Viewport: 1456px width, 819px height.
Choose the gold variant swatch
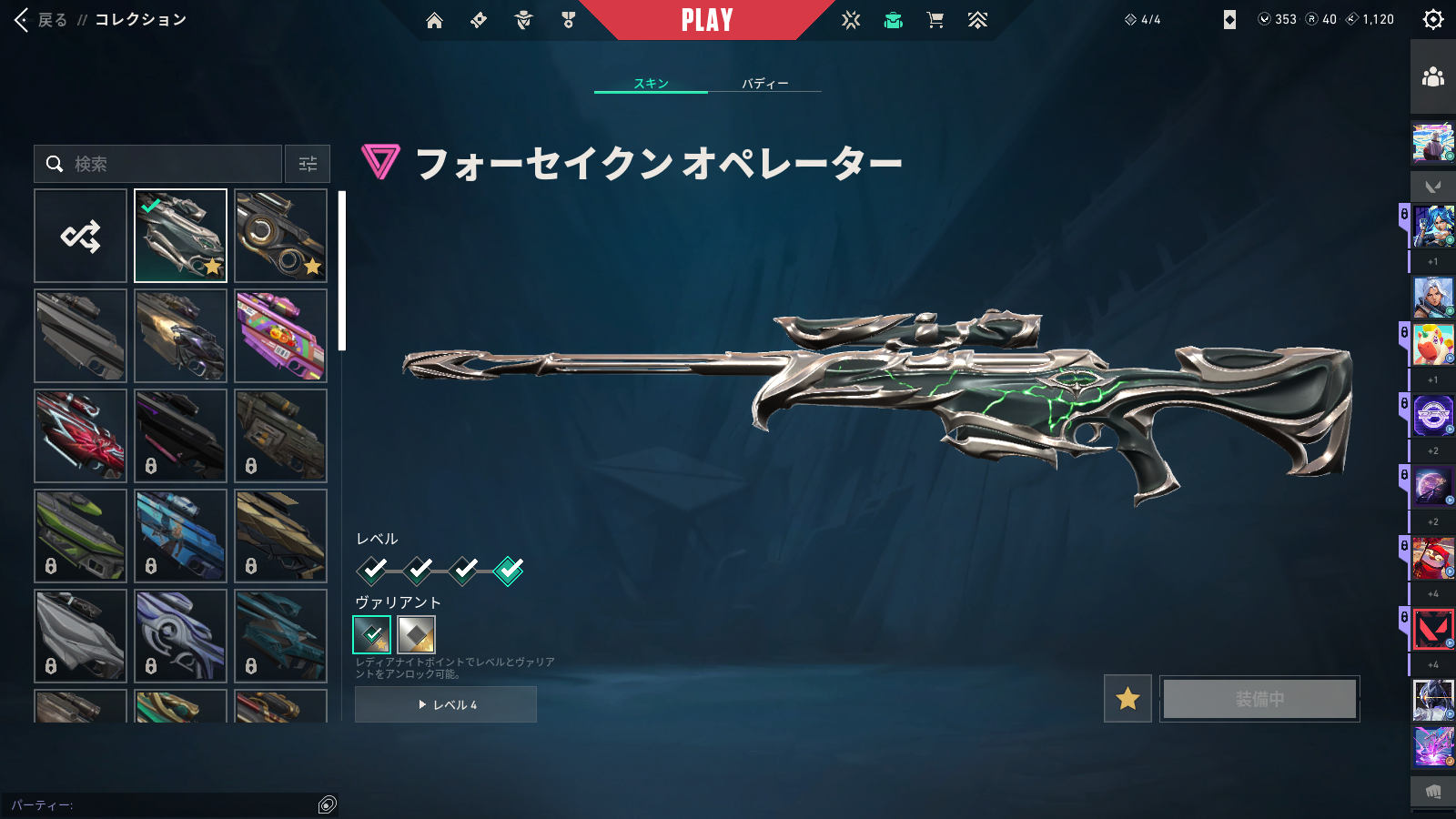point(417,634)
